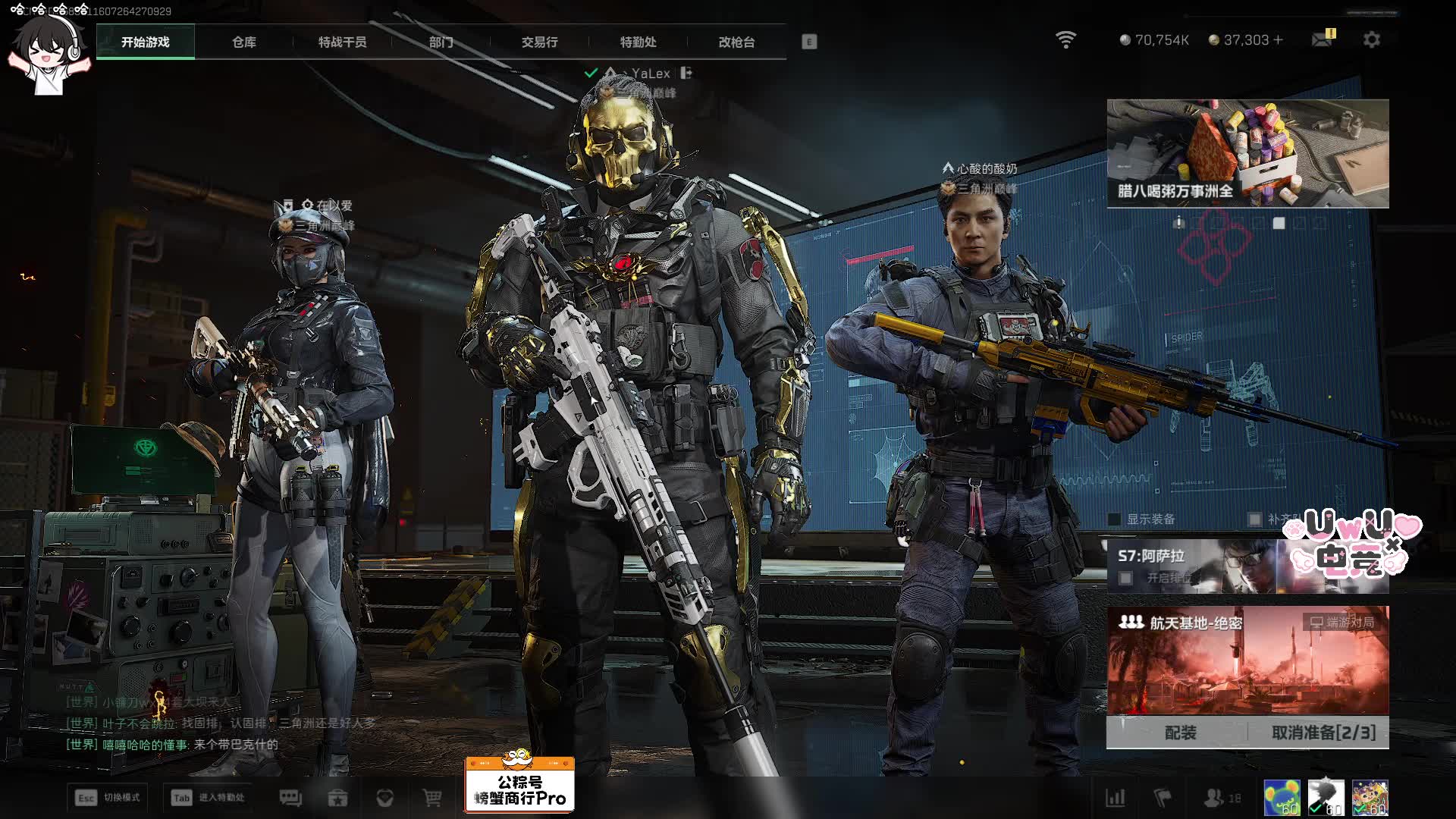Select the 部门 (Department) tab

tap(441, 42)
